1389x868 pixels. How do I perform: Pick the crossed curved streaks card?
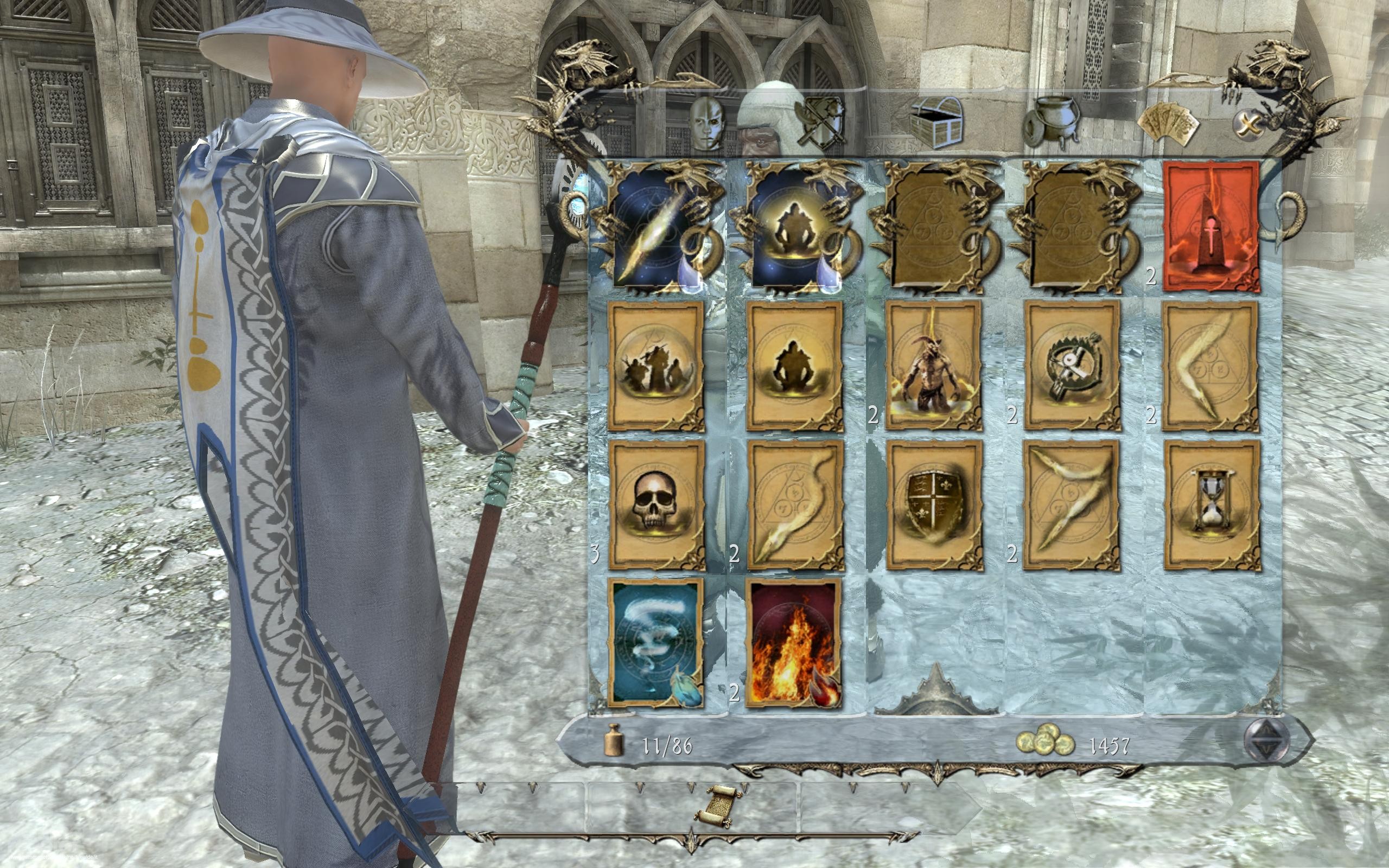point(1072,505)
